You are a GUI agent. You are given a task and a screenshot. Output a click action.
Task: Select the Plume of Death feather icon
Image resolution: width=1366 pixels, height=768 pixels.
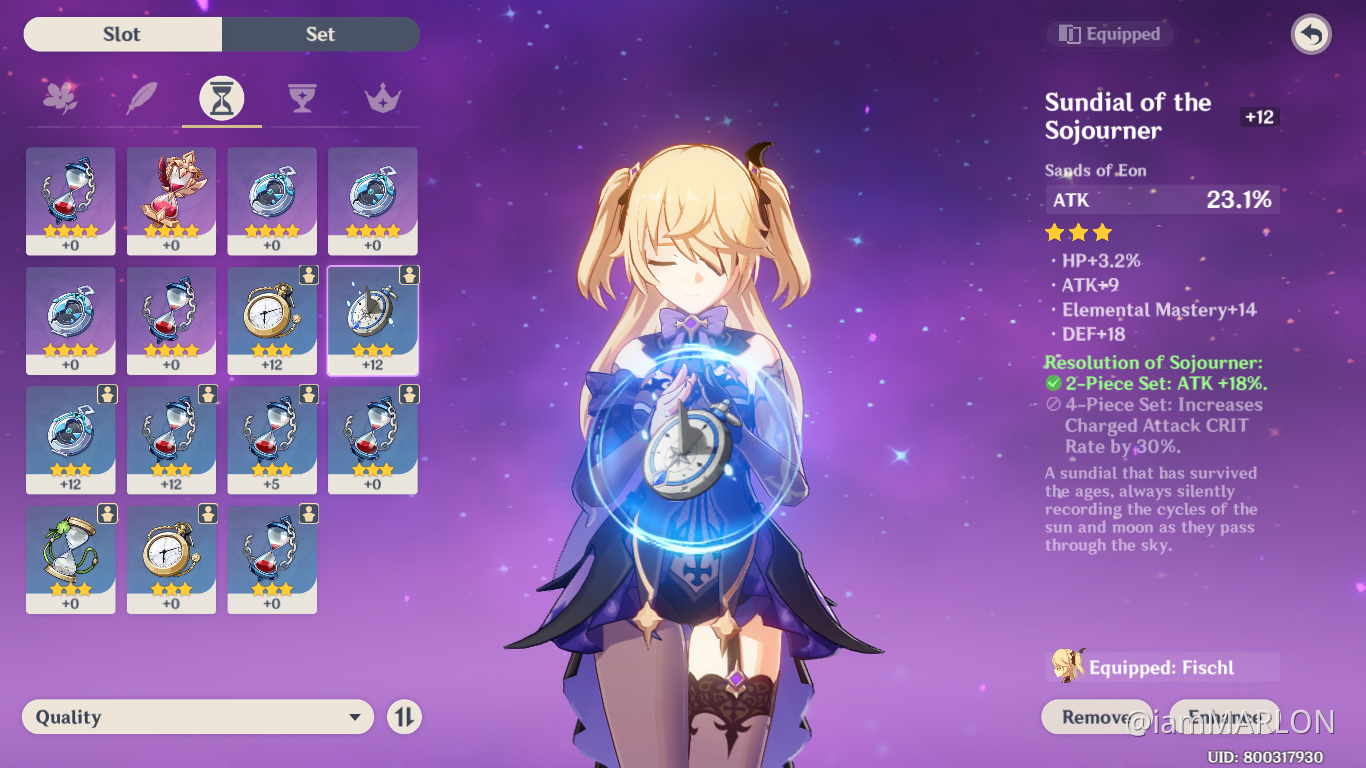pyautogui.click(x=141, y=97)
